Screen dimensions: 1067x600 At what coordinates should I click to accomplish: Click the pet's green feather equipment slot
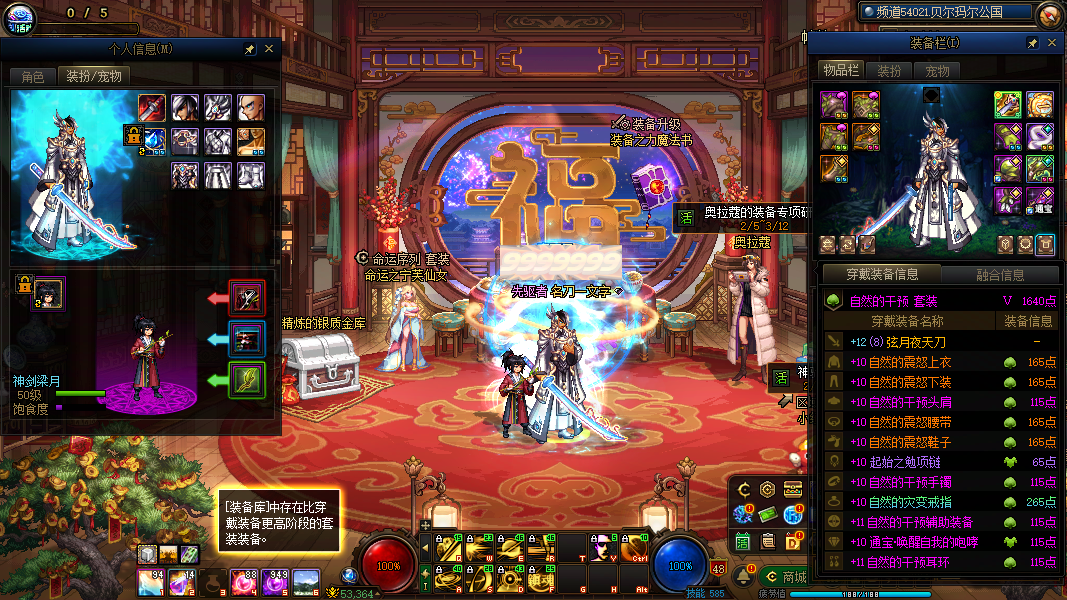pos(246,380)
